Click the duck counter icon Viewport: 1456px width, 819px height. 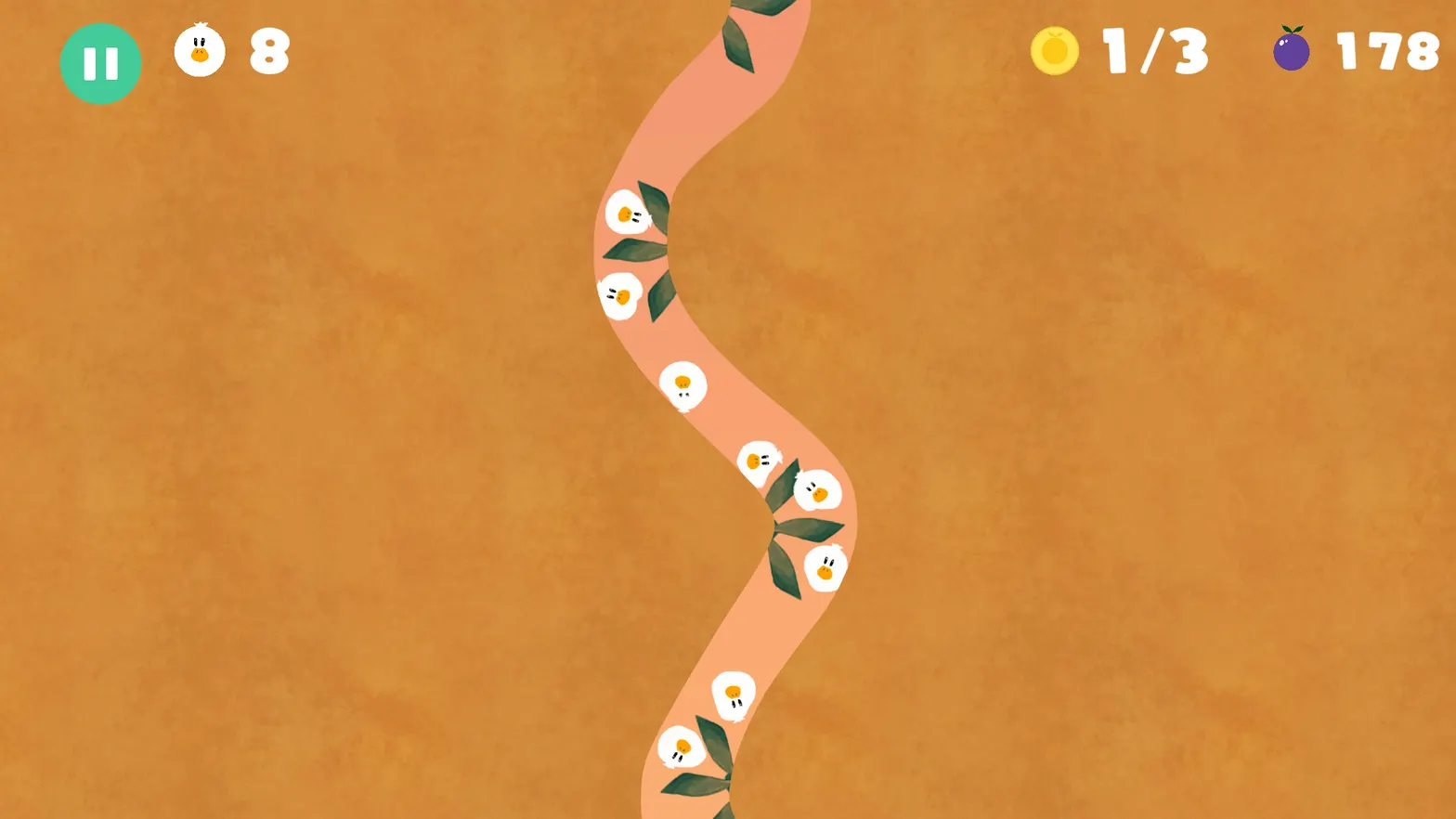click(x=200, y=52)
